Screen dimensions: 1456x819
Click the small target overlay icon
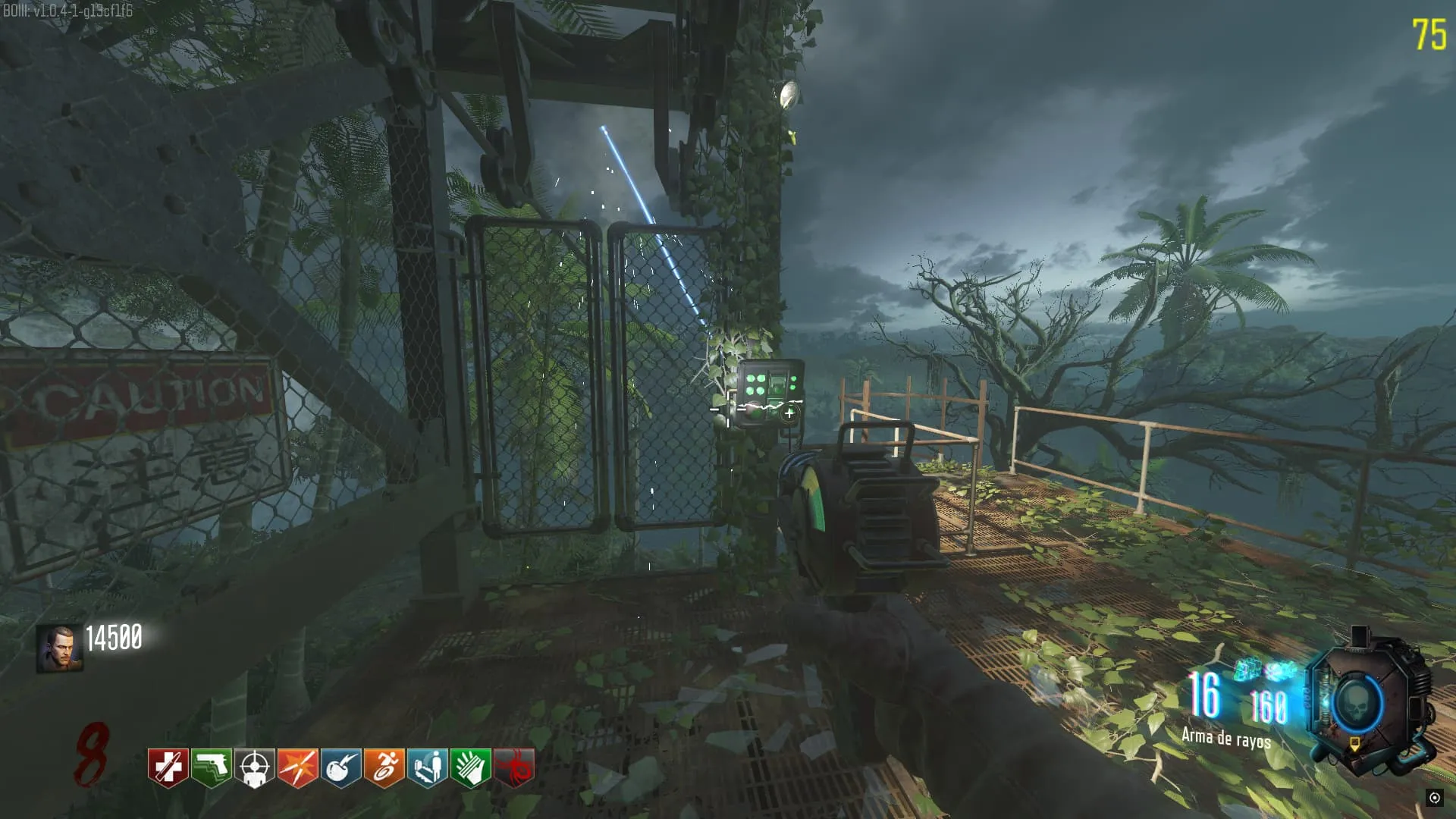coord(1434,797)
